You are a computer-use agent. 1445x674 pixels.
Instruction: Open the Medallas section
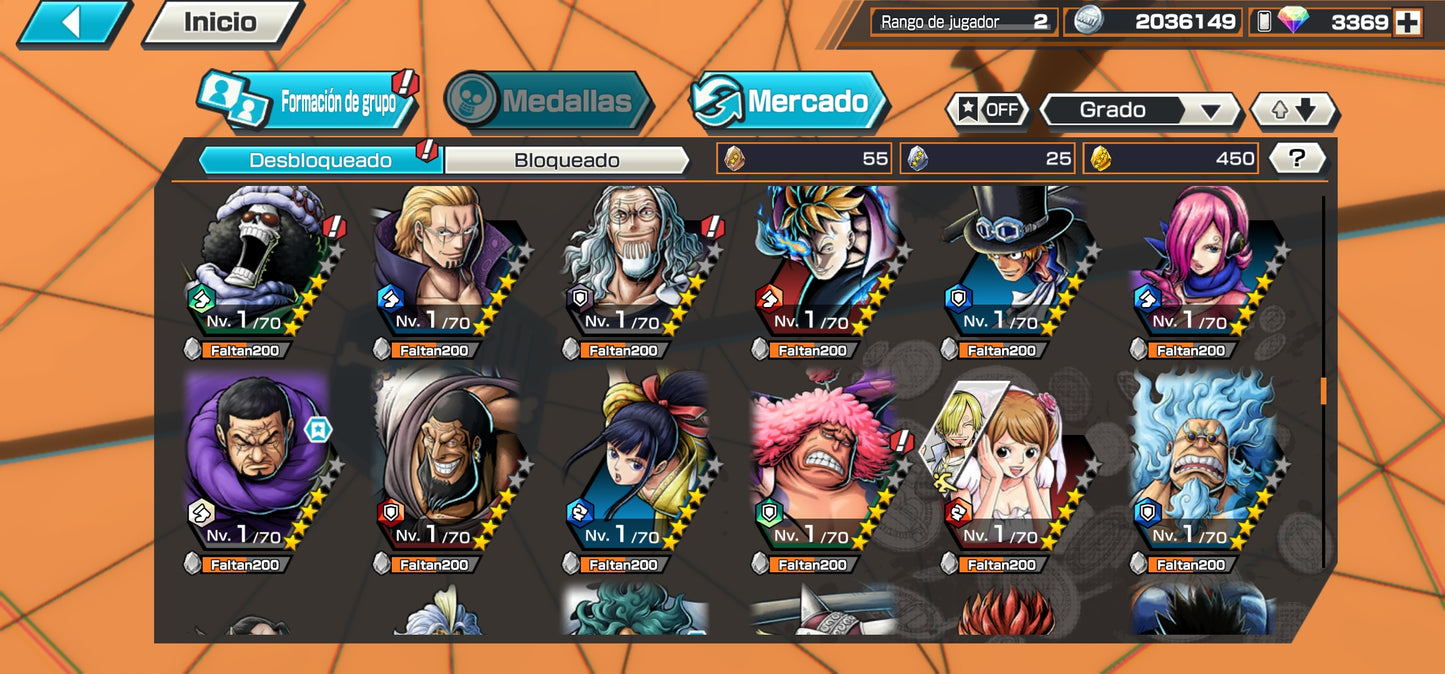point(549,101)
